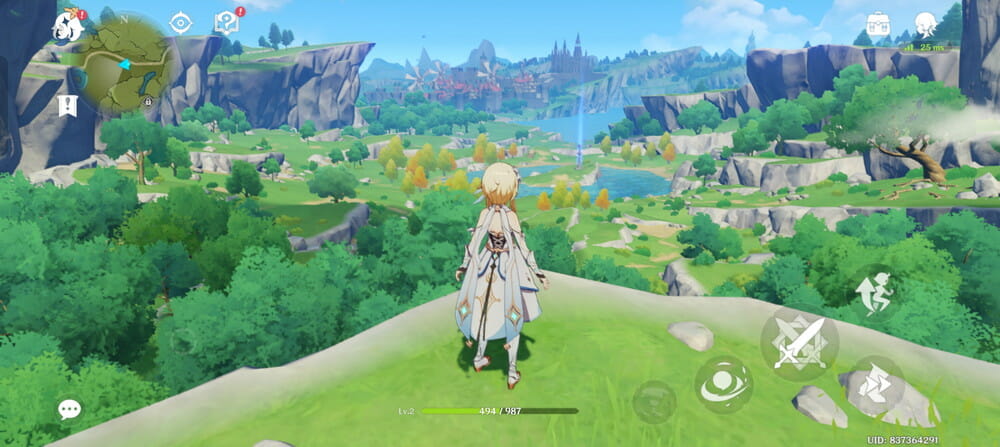Open the character screen icon
Image resolution: width=1000 pixels, height=447 pixels.
coord(926,25)
